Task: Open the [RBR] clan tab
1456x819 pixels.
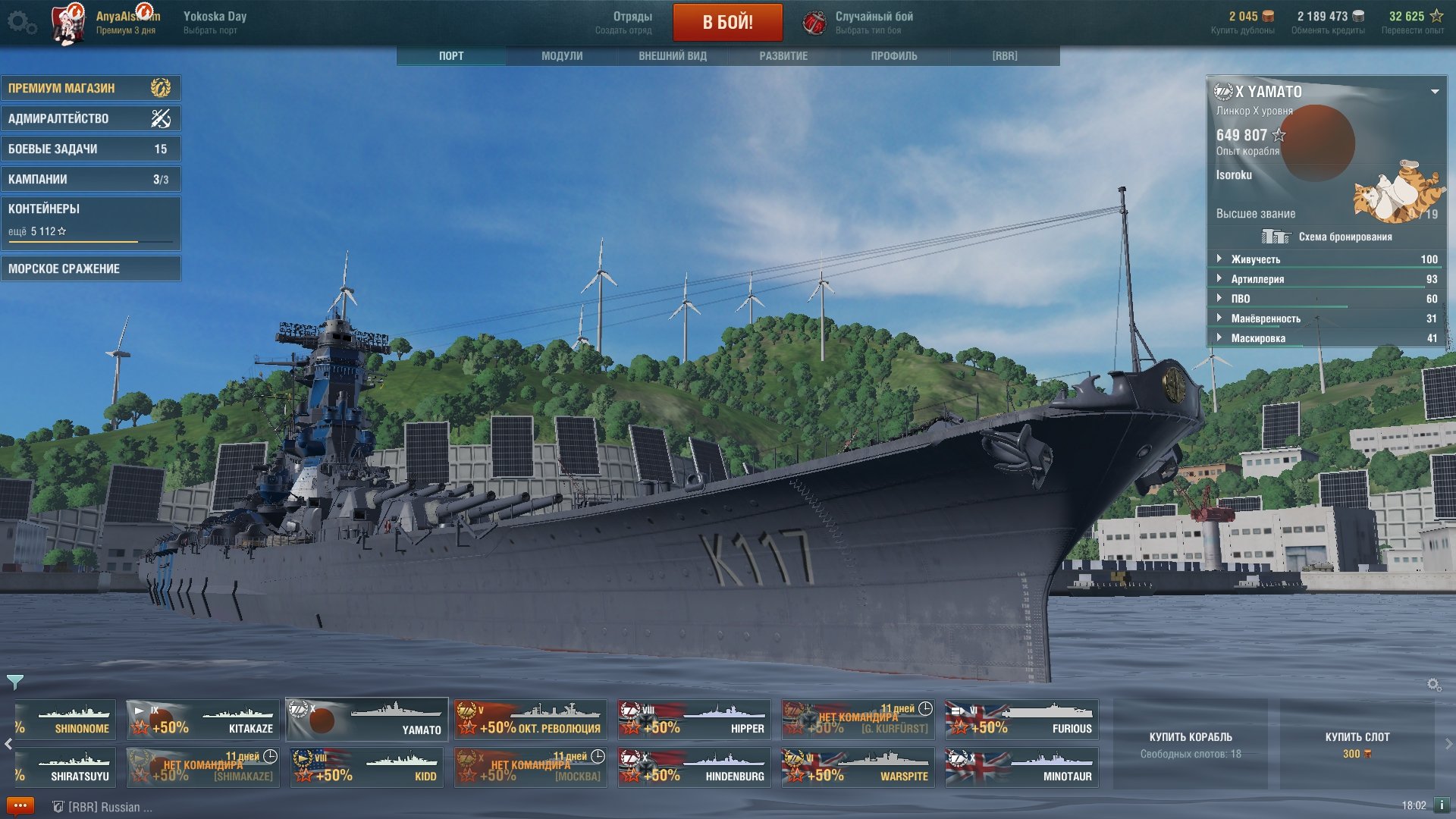Action: pos(1005,56)
